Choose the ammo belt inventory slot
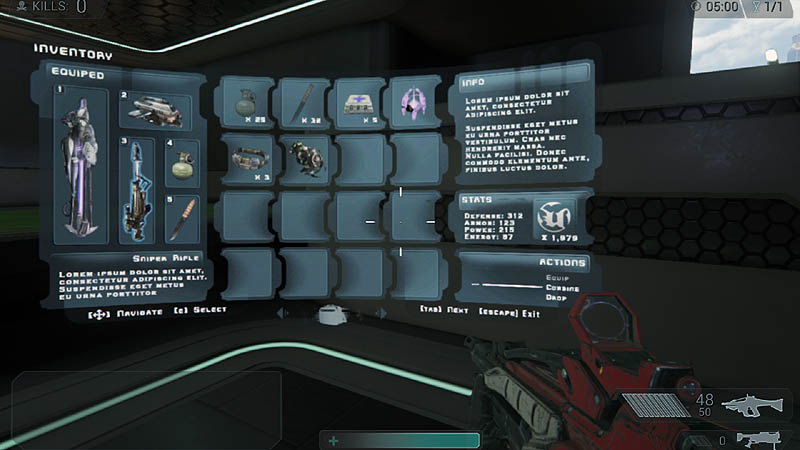This screenshot has width=800, height=450. pyautogui.click(x=246, y=158)
